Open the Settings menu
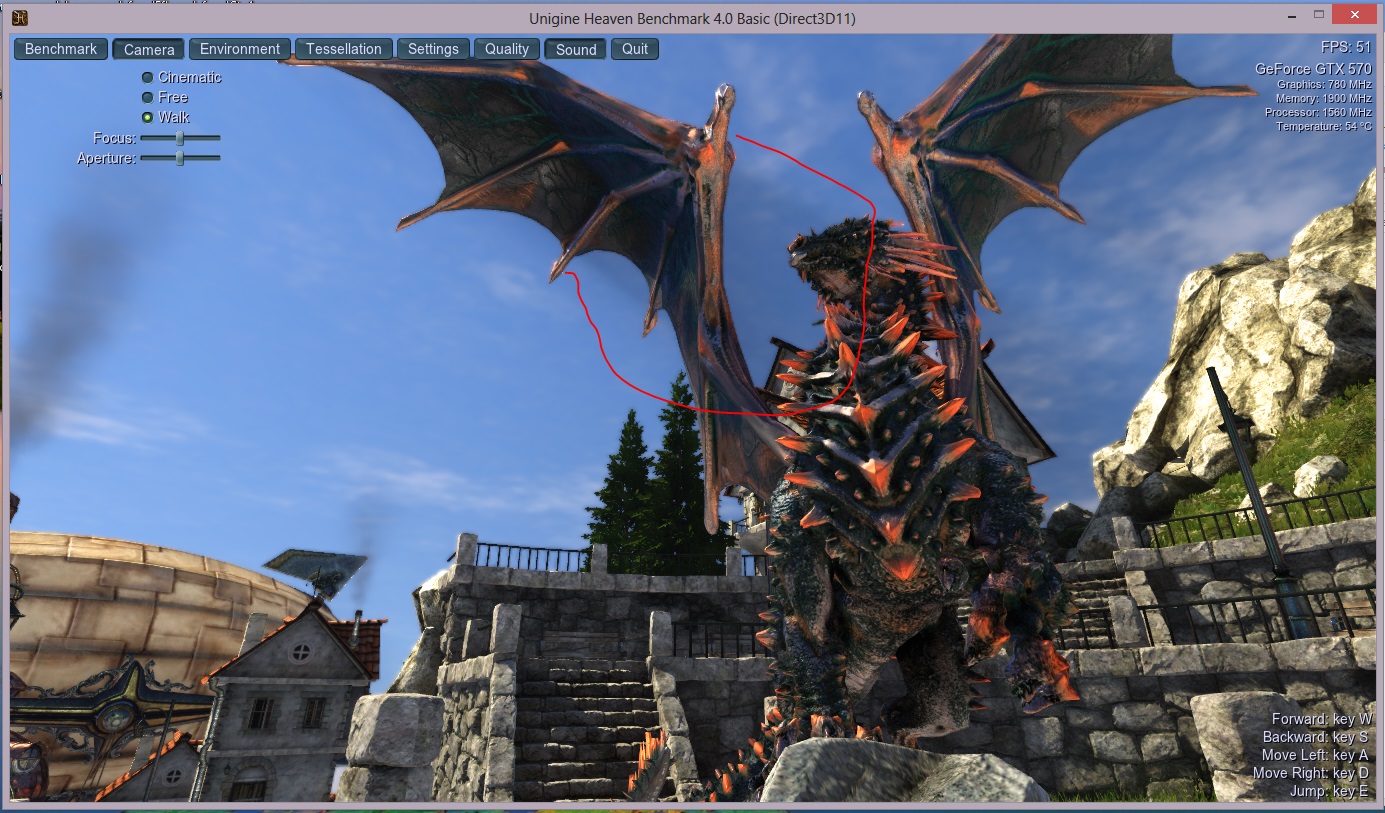Image resolution: width=1385 pixels, height=813 pixels. click(433, 49)
